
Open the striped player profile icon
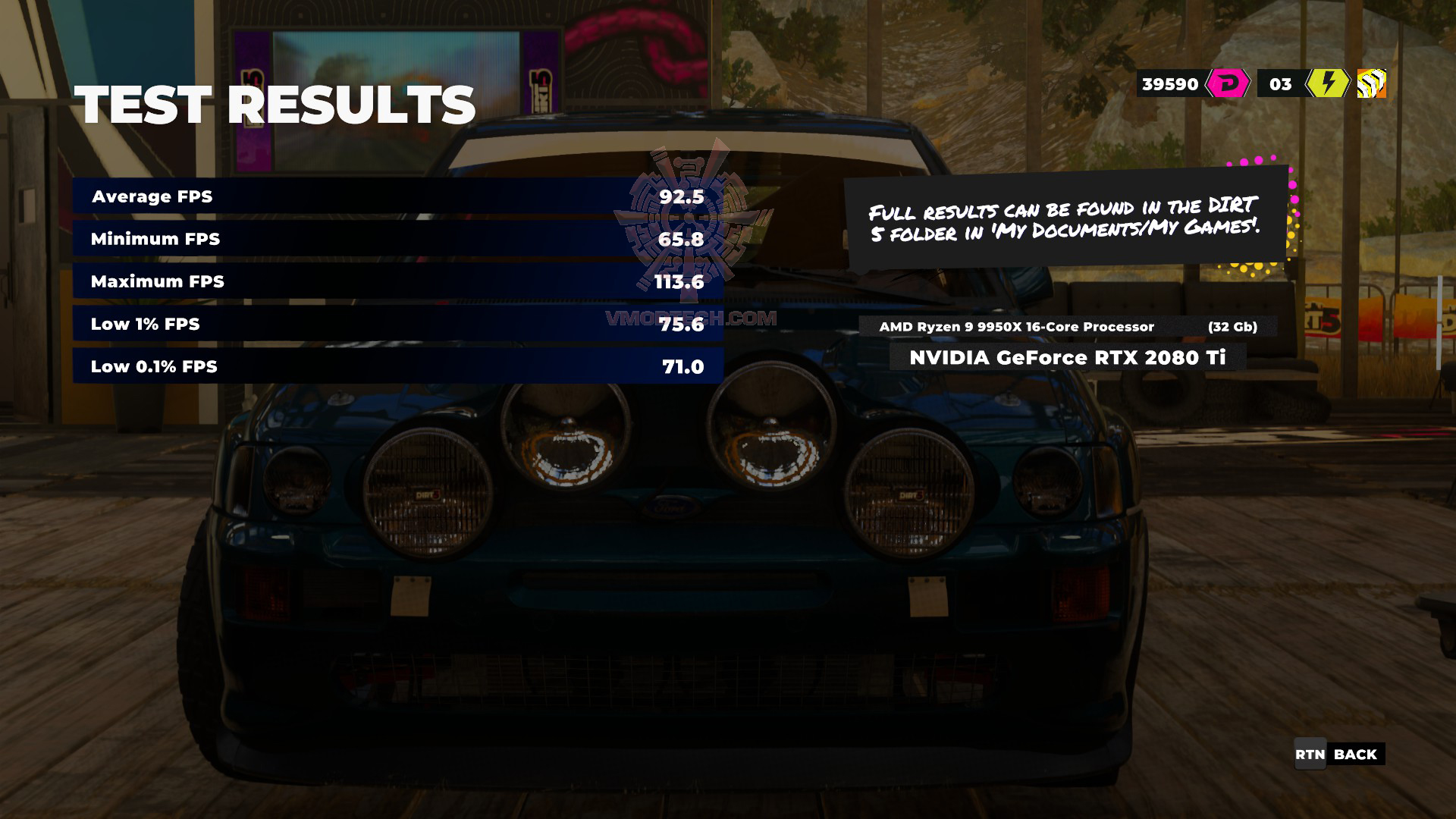(1371, 83)
